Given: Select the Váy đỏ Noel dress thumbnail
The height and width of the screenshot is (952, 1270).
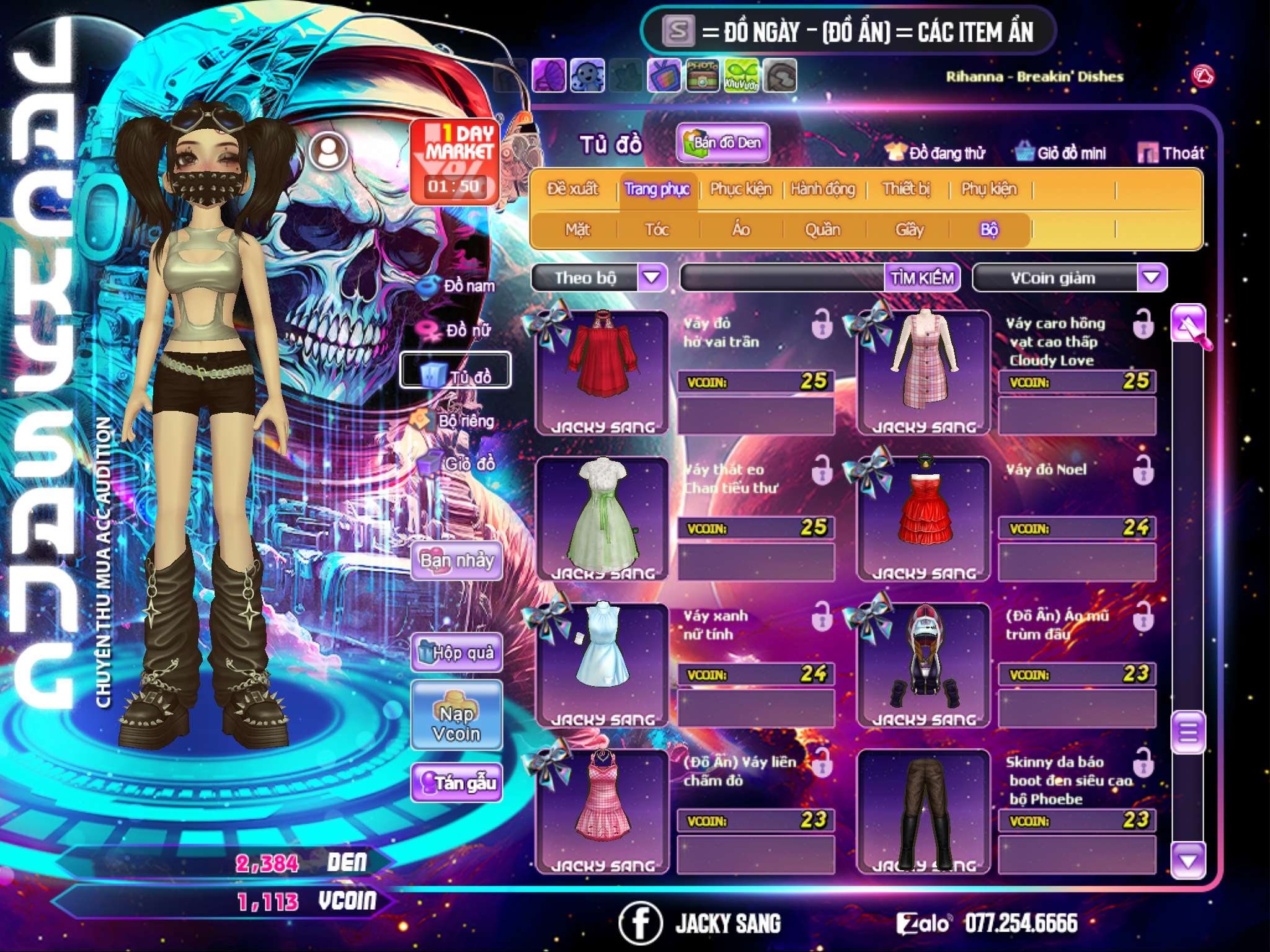Looking at the screenshot, I should (x=924, y=518).
